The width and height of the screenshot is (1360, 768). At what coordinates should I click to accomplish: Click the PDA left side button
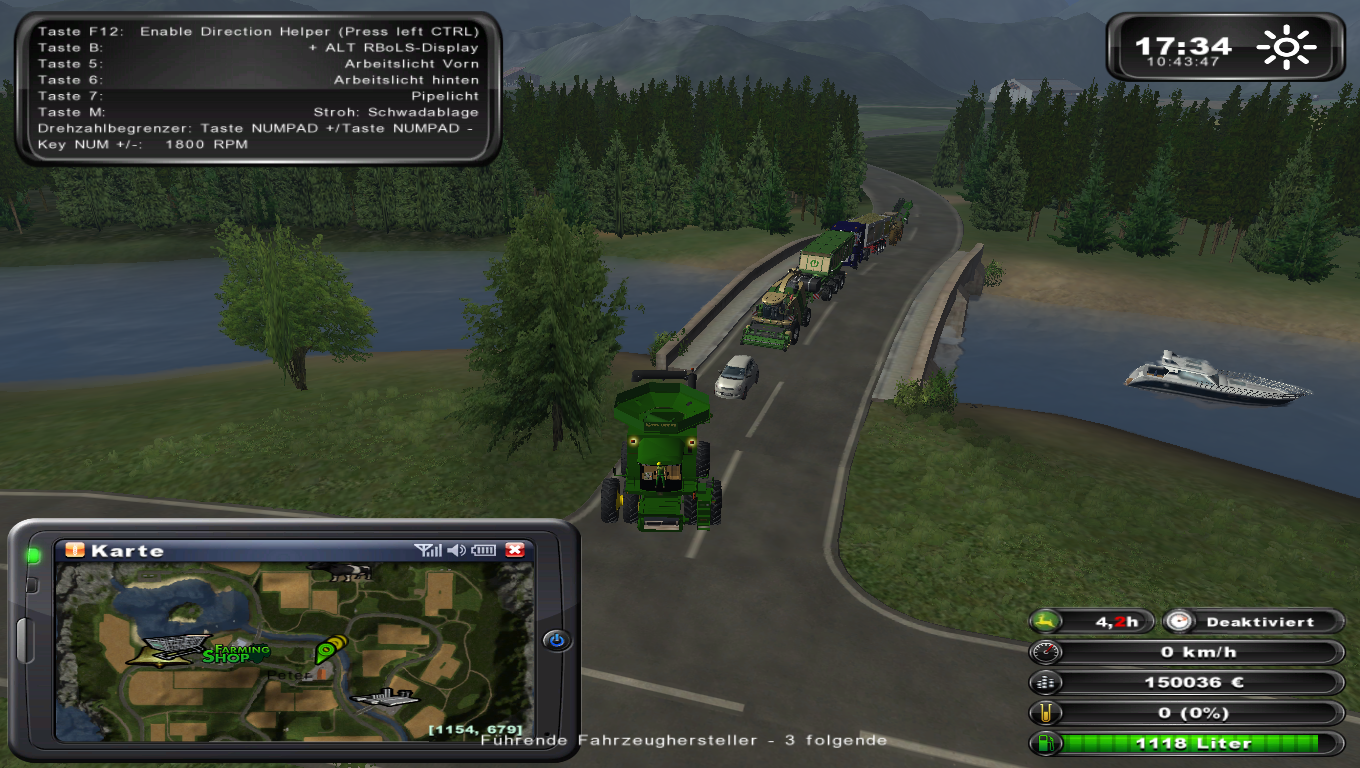[x=24, y=640]
